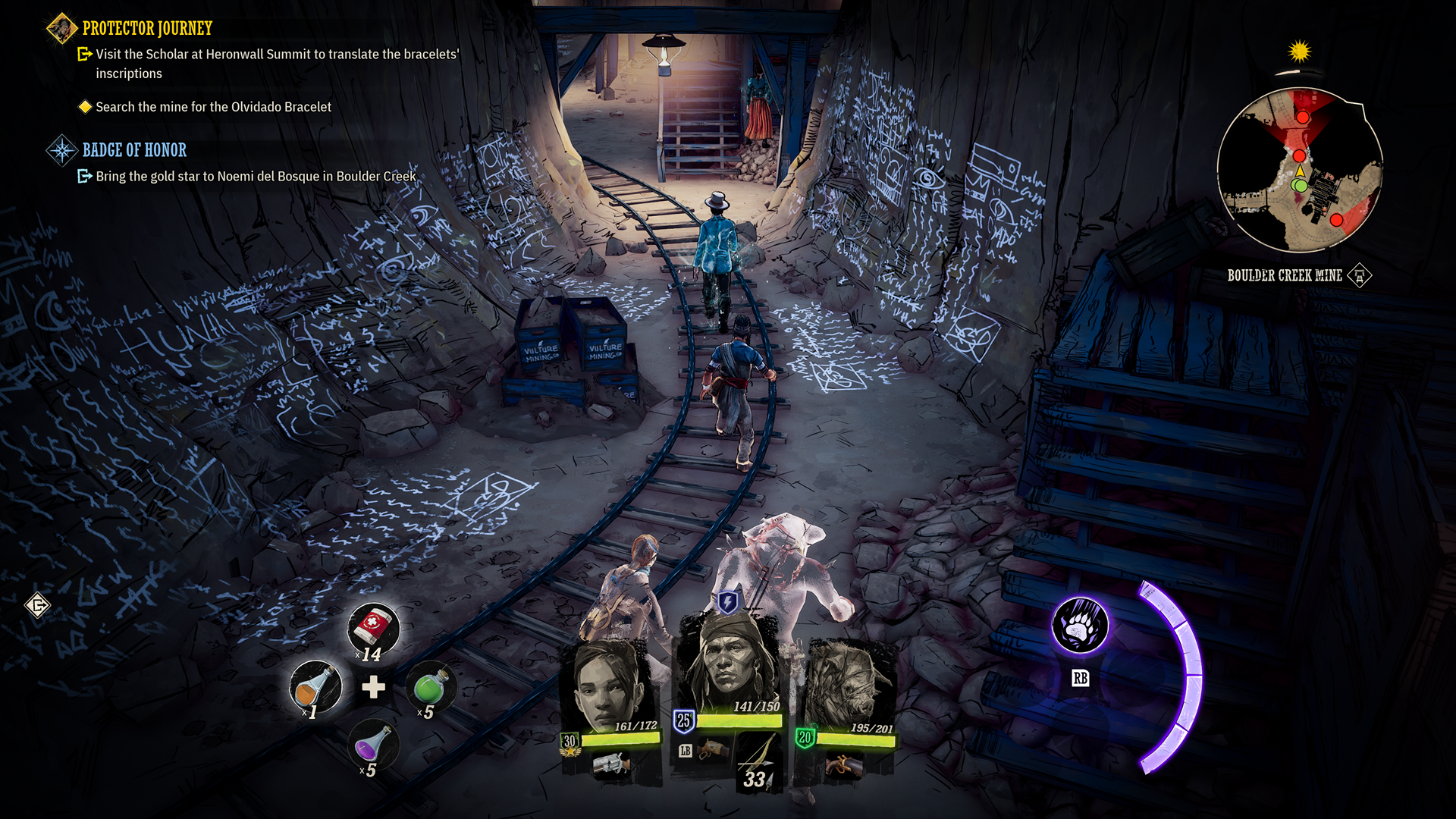Click the diamond exit icon at left edge

point(37,605)
